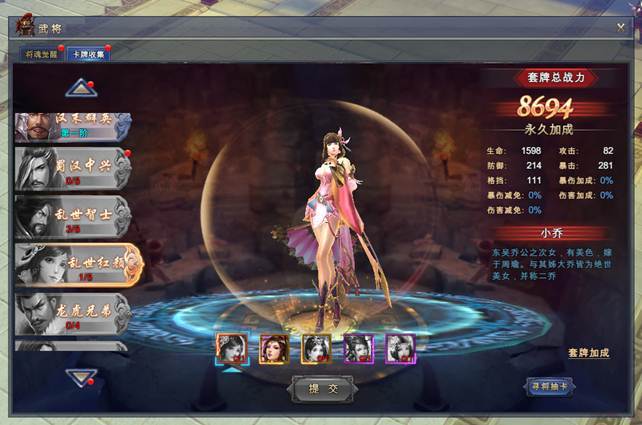This screenshot has width=642, height=425.
Task: Click the up arrow above the card set list
Action: [80, 89]
